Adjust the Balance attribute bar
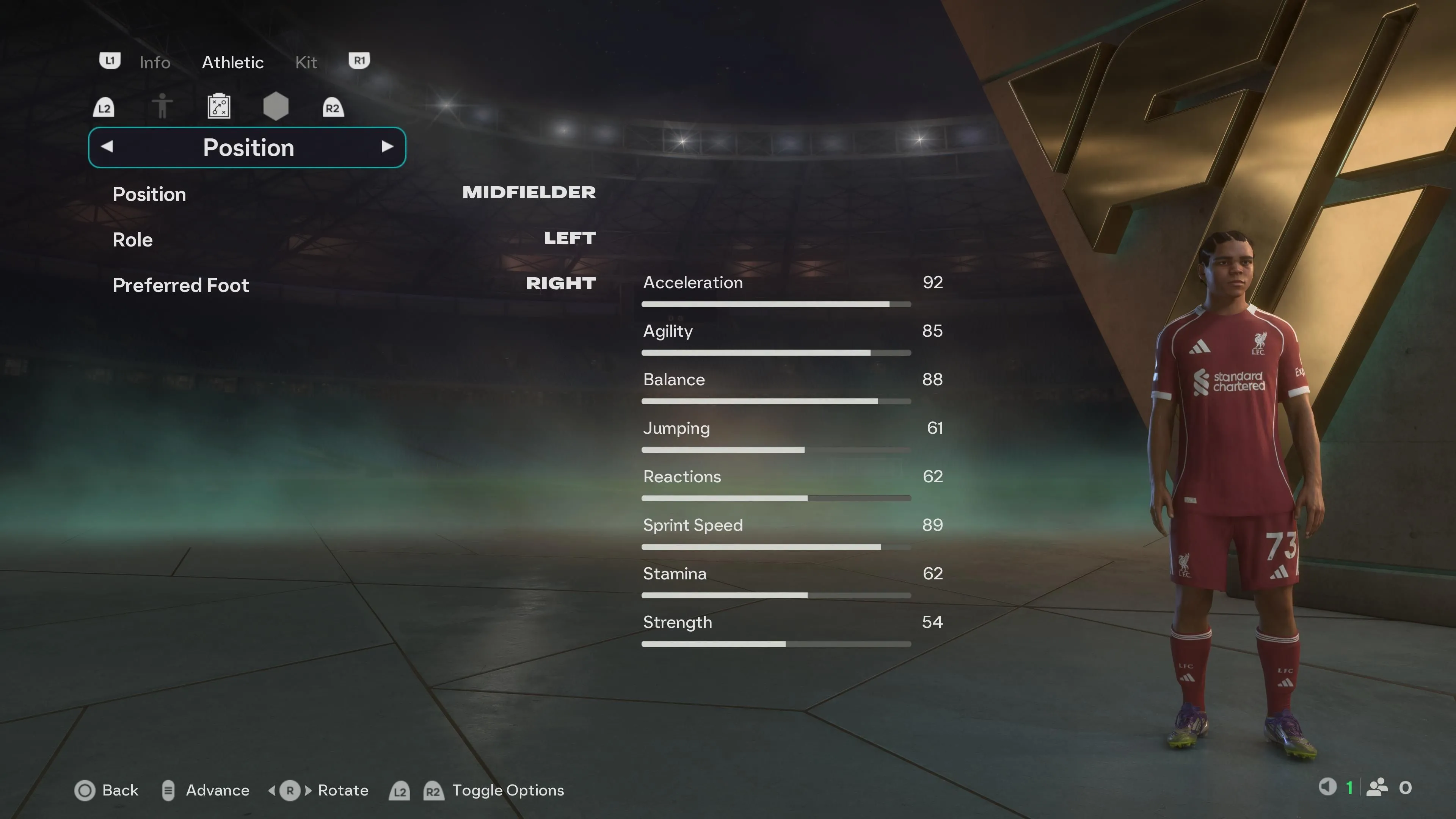Viewport: 1456px width, 819px height. pos(775,401)
